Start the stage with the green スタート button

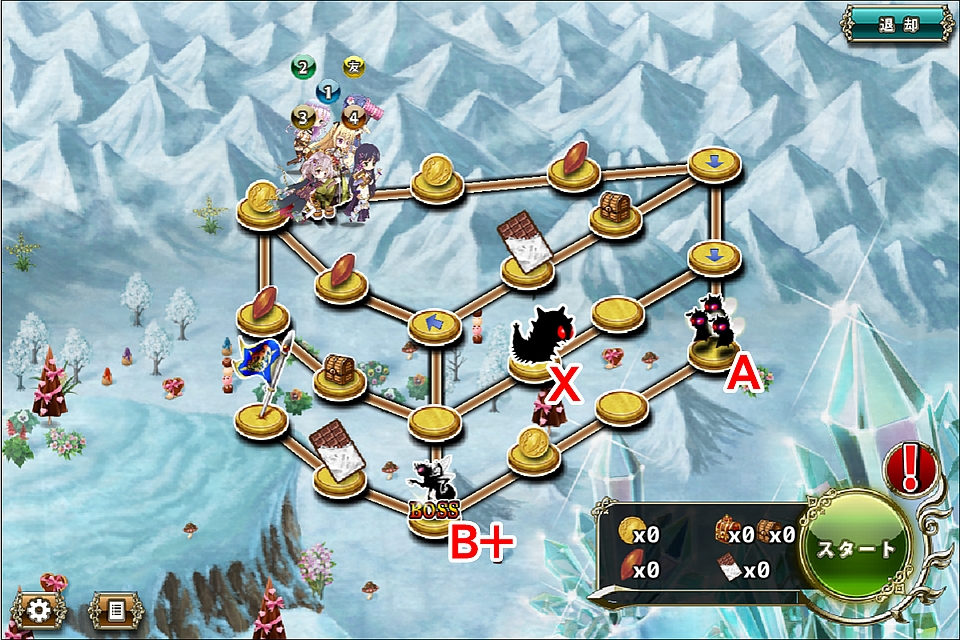click(857, 548)
